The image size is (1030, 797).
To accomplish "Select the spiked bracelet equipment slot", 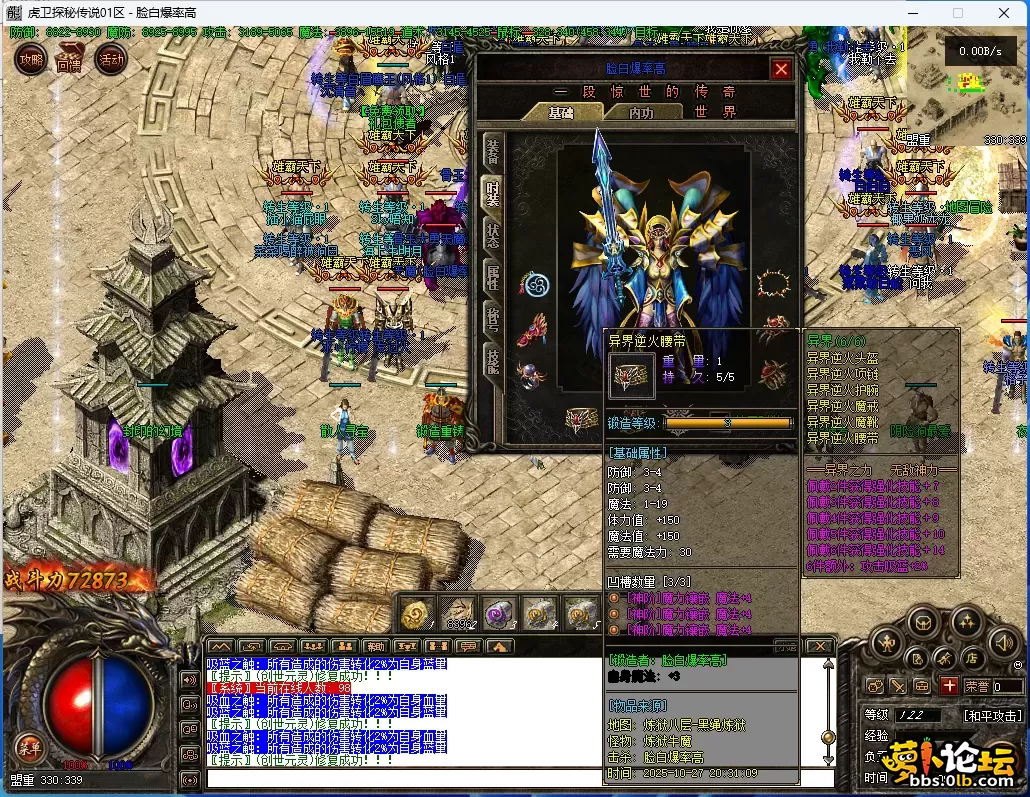I will (772, 285).
